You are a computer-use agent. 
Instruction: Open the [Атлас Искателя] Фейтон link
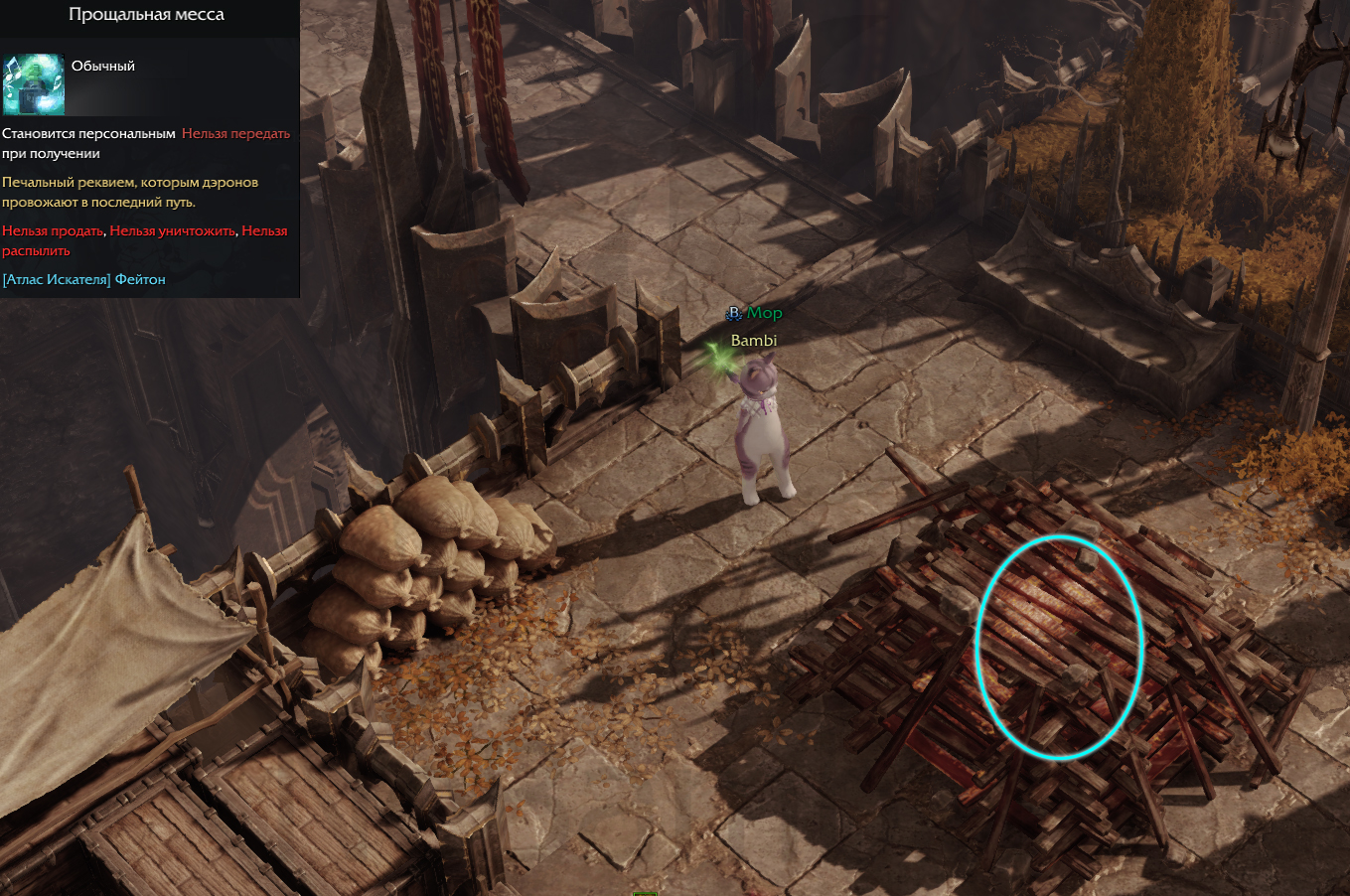pos(84,279)
